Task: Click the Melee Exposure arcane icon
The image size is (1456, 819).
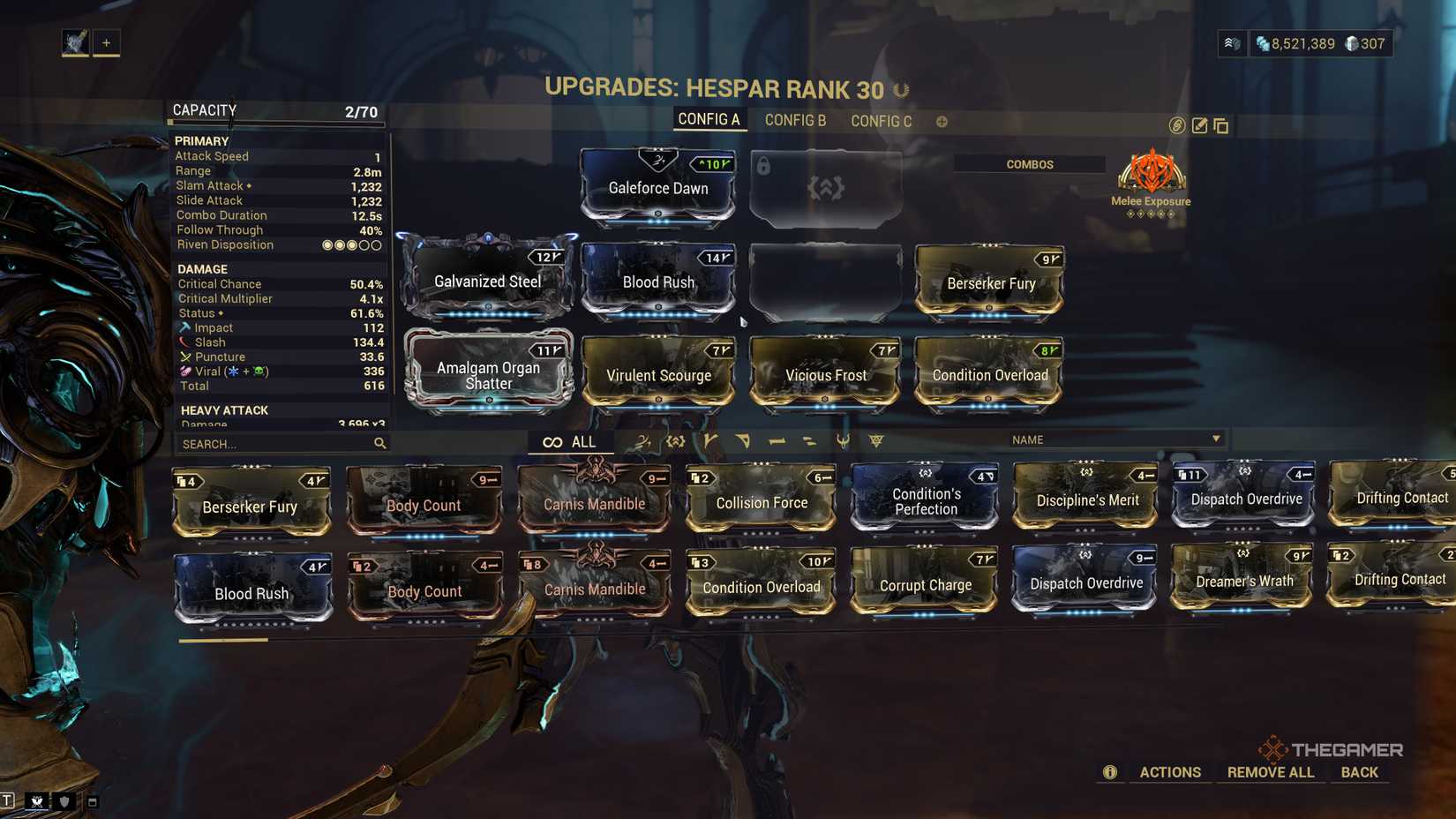Action: coord(1151,175)
